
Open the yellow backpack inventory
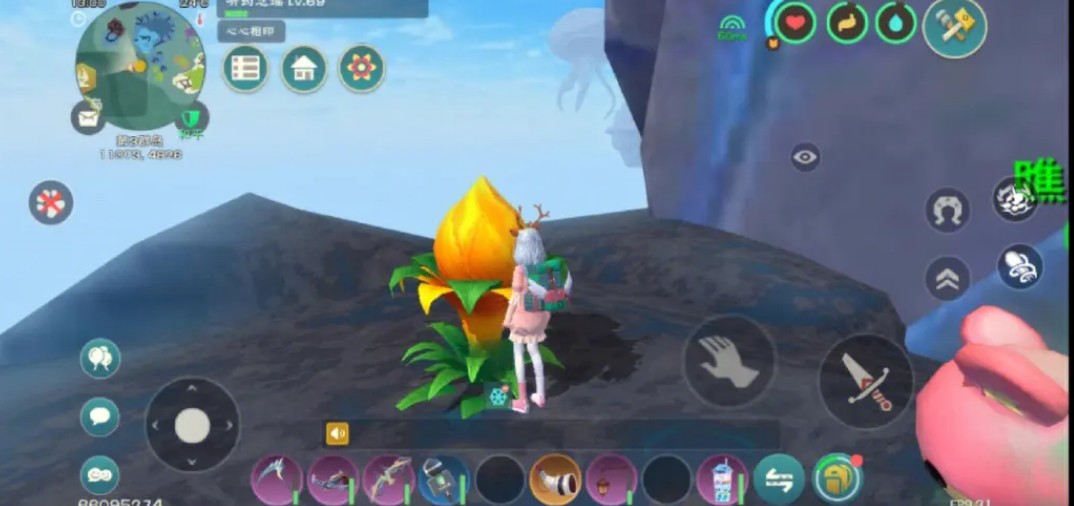(837, 480)
